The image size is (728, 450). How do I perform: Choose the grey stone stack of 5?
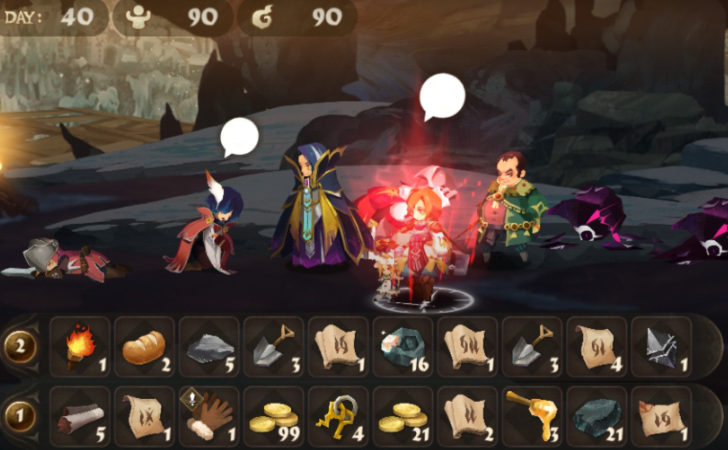(x=208, y=347)
